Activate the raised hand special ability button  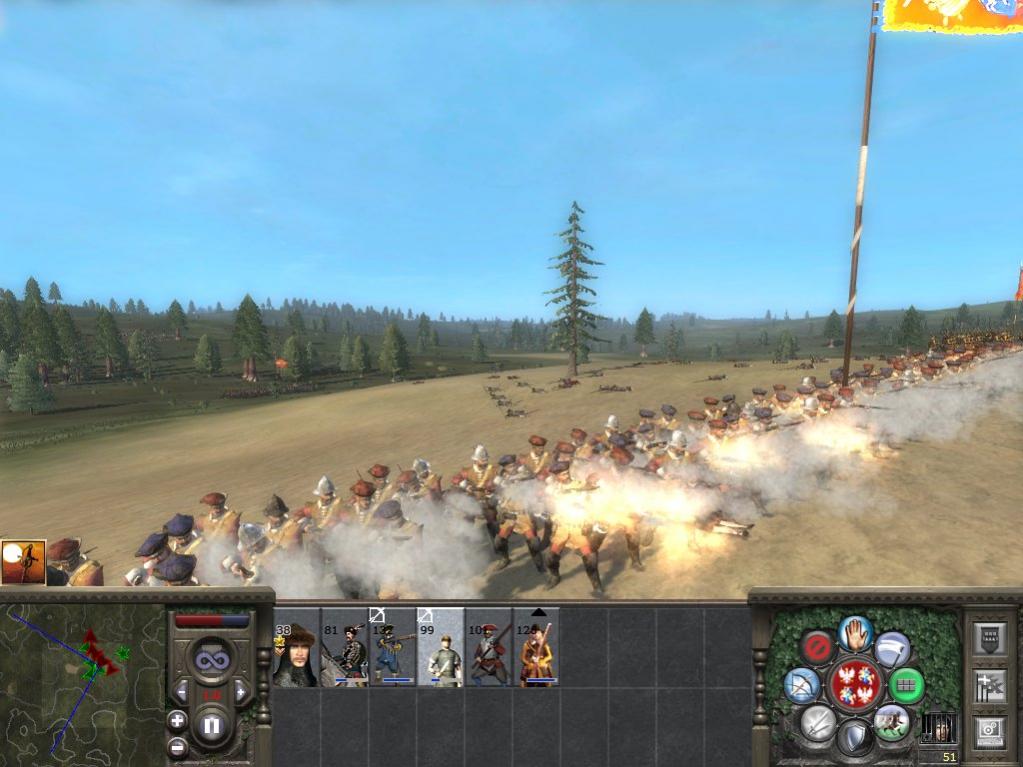(x=855, y=633)
